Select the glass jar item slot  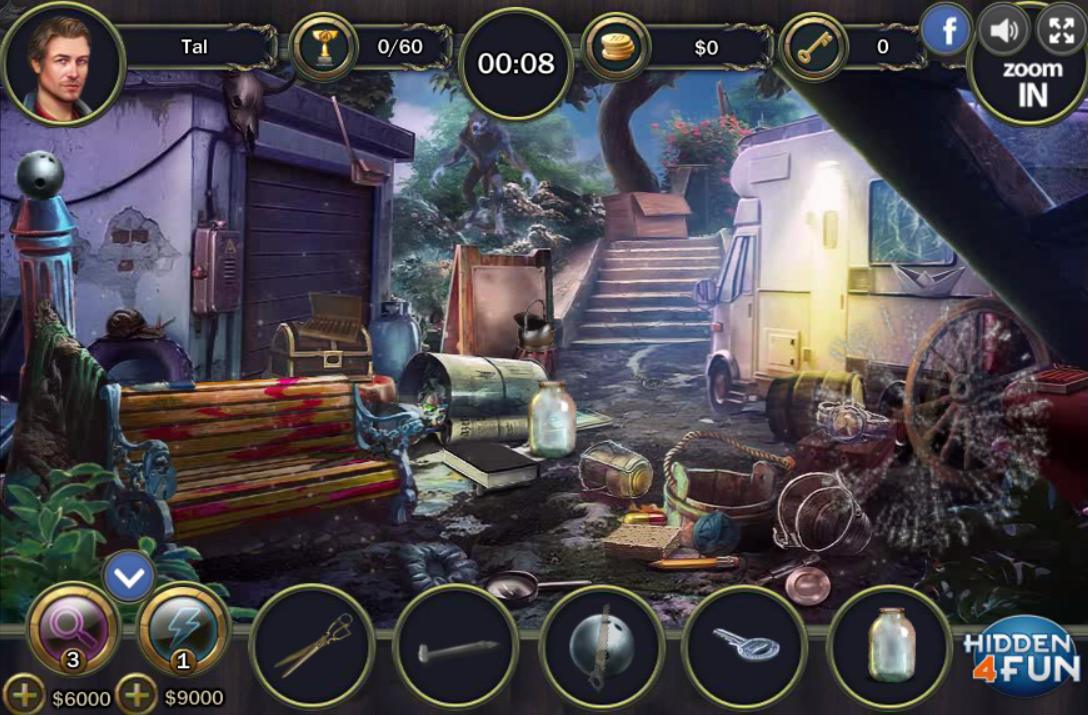coord(890,646)
